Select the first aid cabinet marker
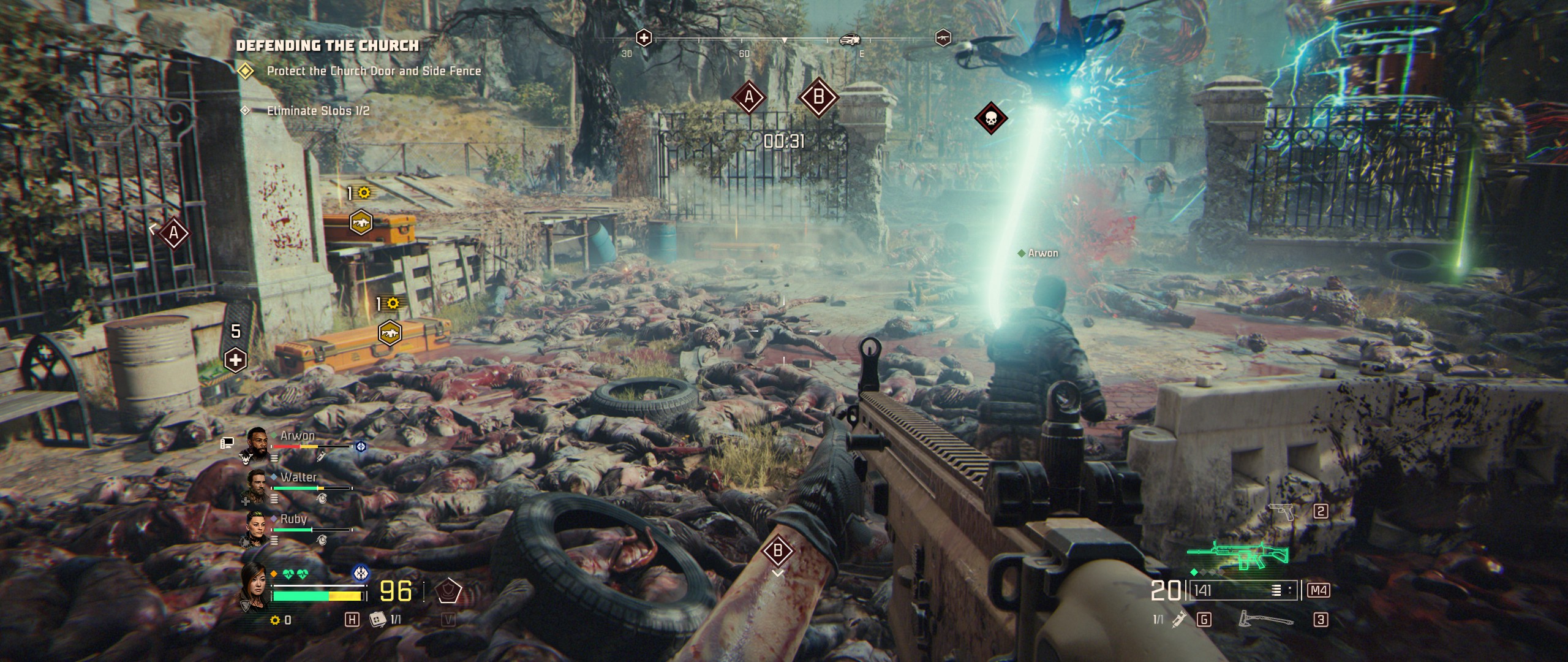1568x662 pixels. pos(236,360)
